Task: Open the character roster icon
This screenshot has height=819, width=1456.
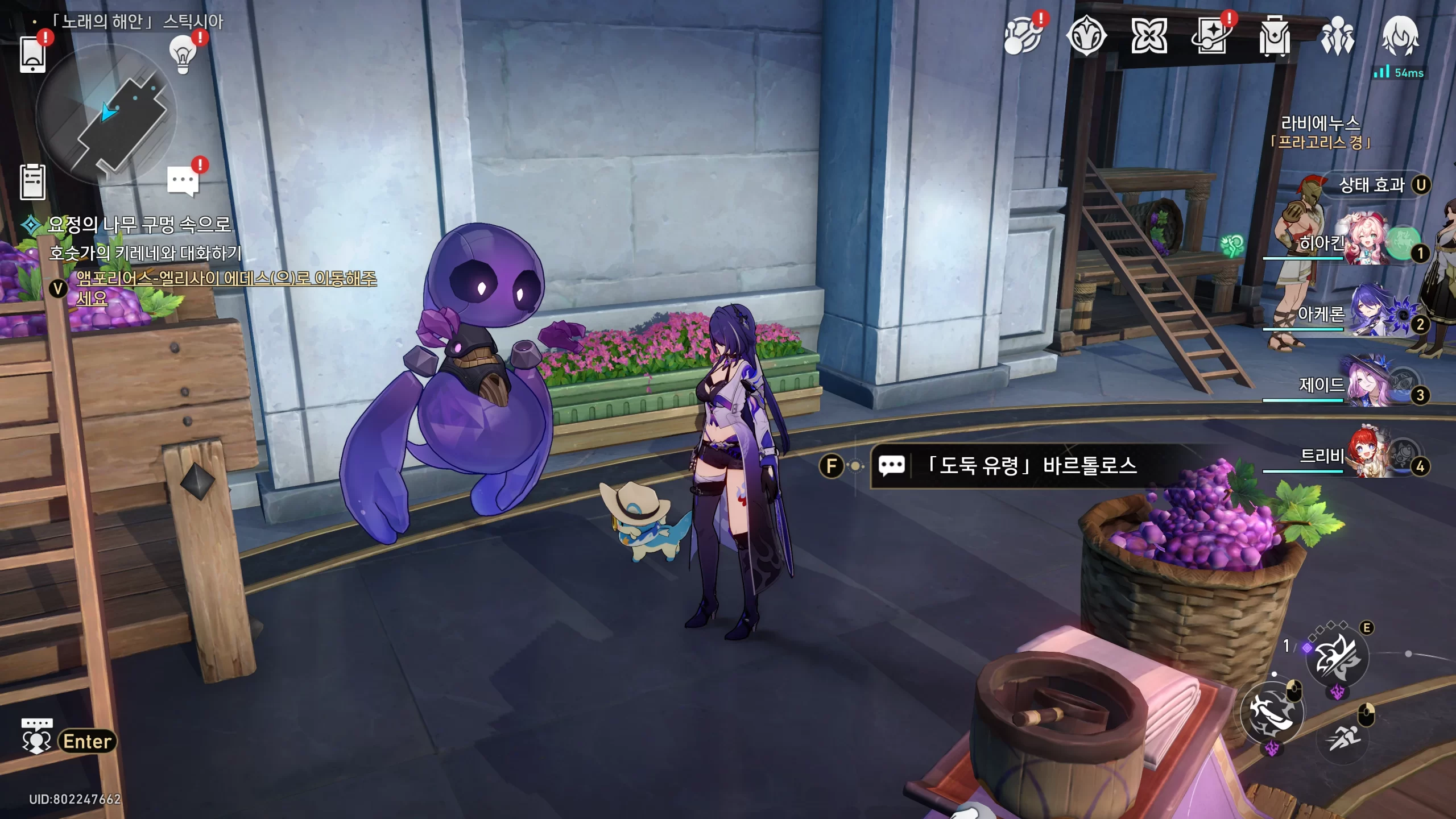Action: [x=1337, y=36]
